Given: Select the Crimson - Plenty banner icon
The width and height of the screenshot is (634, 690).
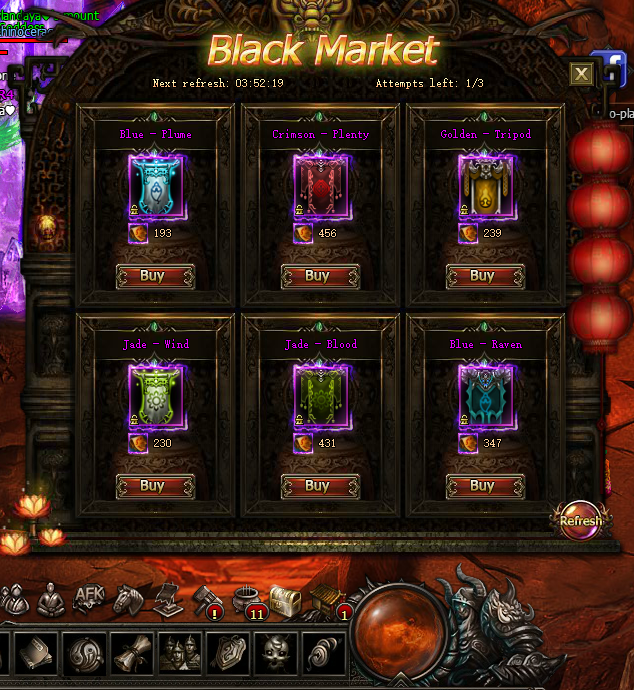Looking at the screenshot, I should point(321,185).
